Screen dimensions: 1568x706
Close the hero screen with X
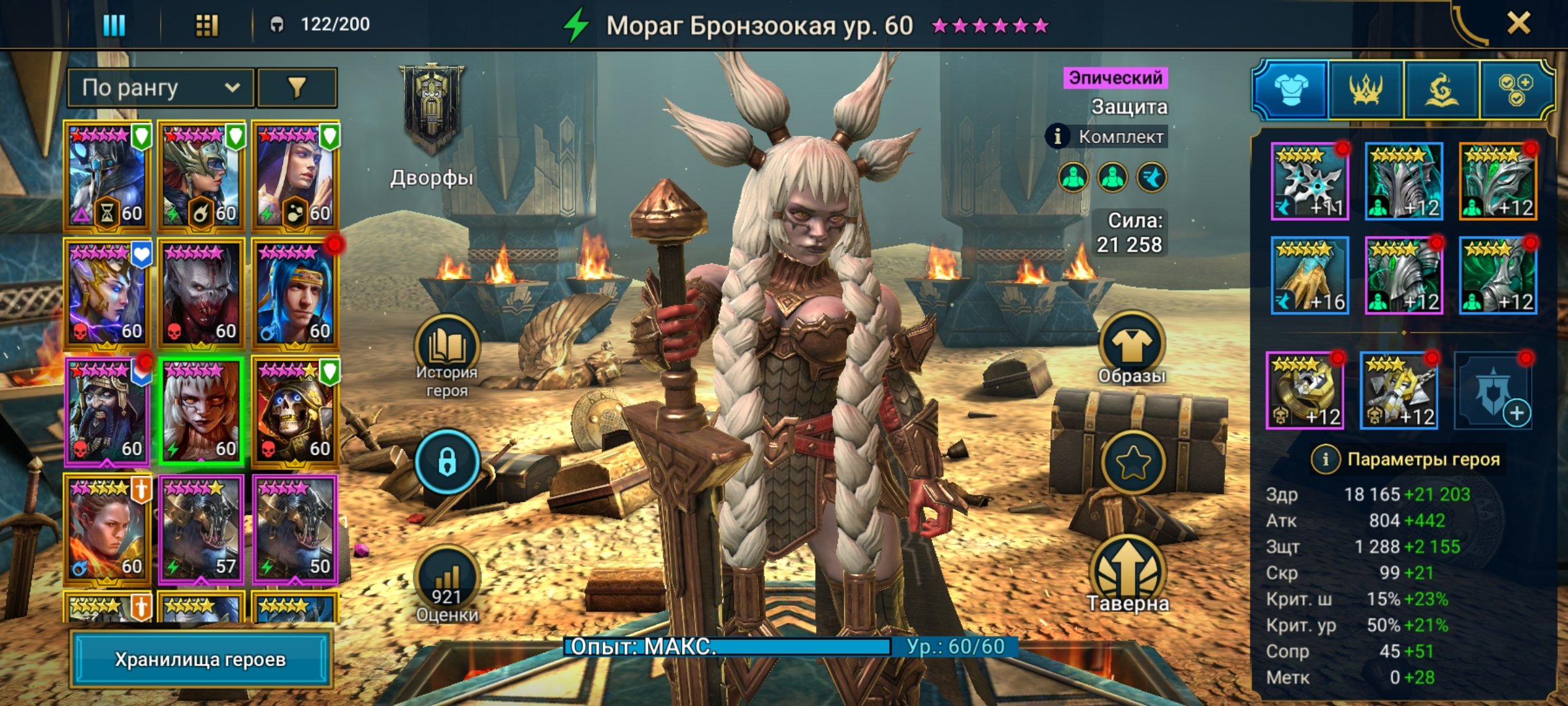(x=1518, y=24)
